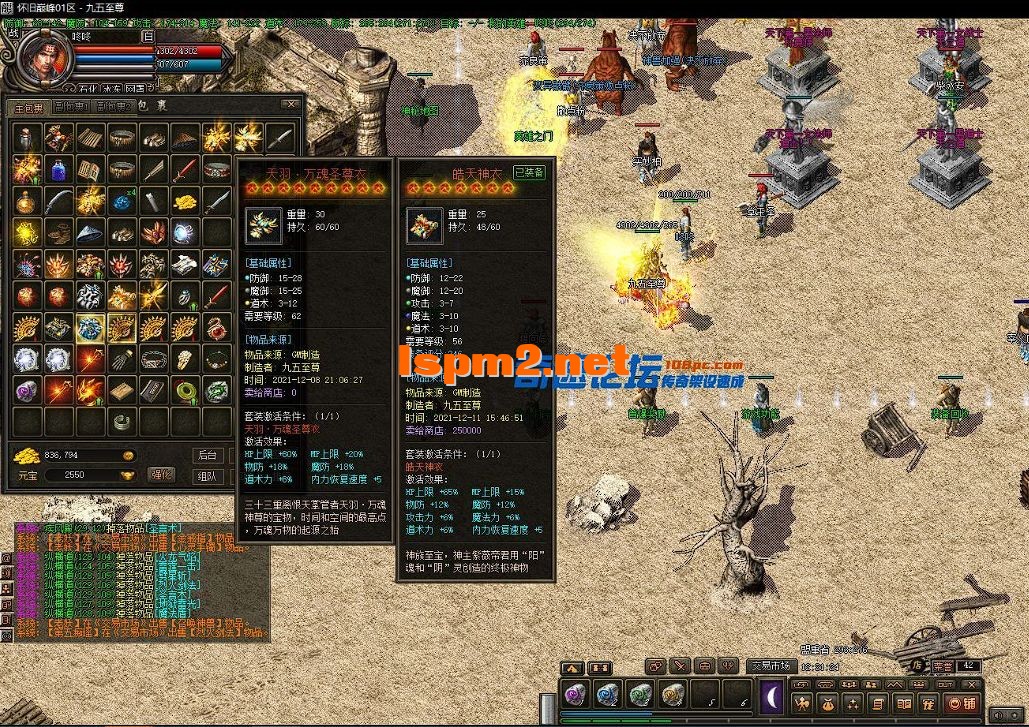Open the 交易市场 trade market button
The height and width of the screenshot is (727, 1029).
point(769,665)
